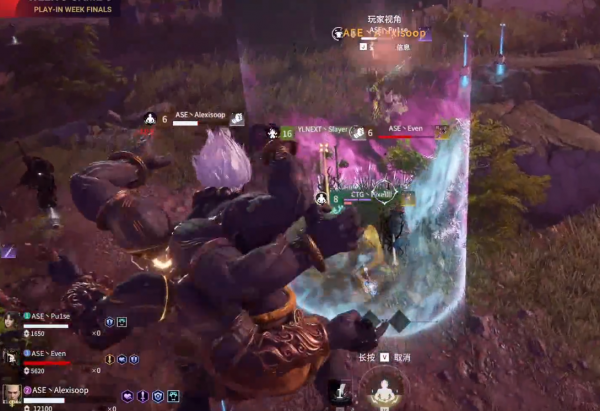Select ASE Alexisoop's portrait in team list
600x411 pixels.
point(10,393)
